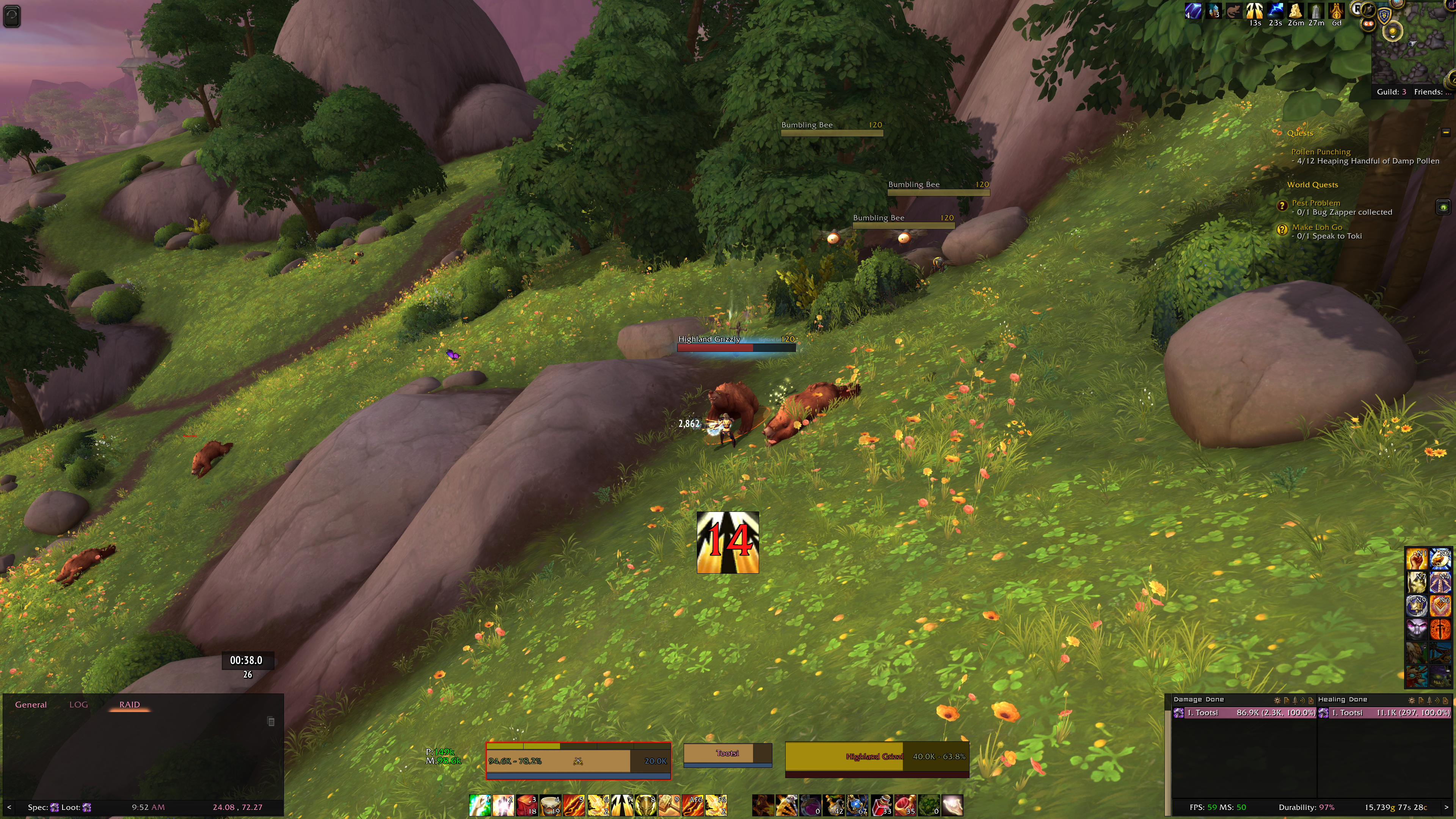
Task: Click the Highland Grizzly target frame
Action: coord(877,757)
